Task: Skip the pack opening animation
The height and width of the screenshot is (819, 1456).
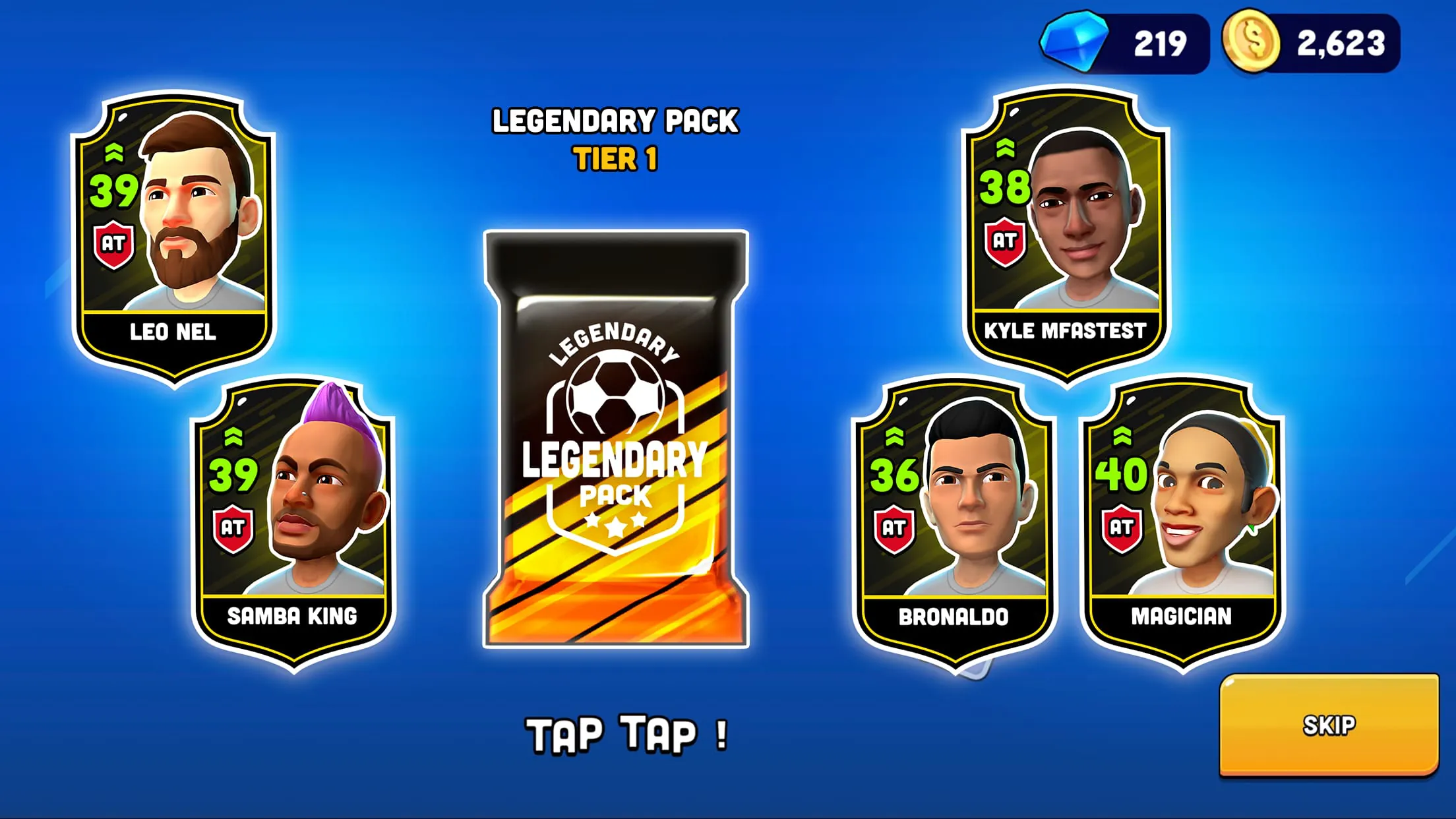Action: [x=1328, y=725]
